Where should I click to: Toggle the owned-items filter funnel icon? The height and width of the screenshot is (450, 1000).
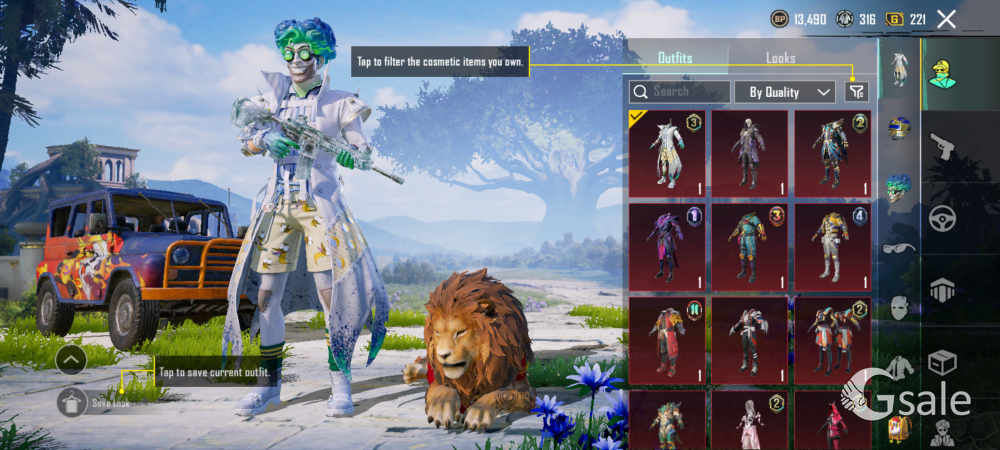(856, 92)
